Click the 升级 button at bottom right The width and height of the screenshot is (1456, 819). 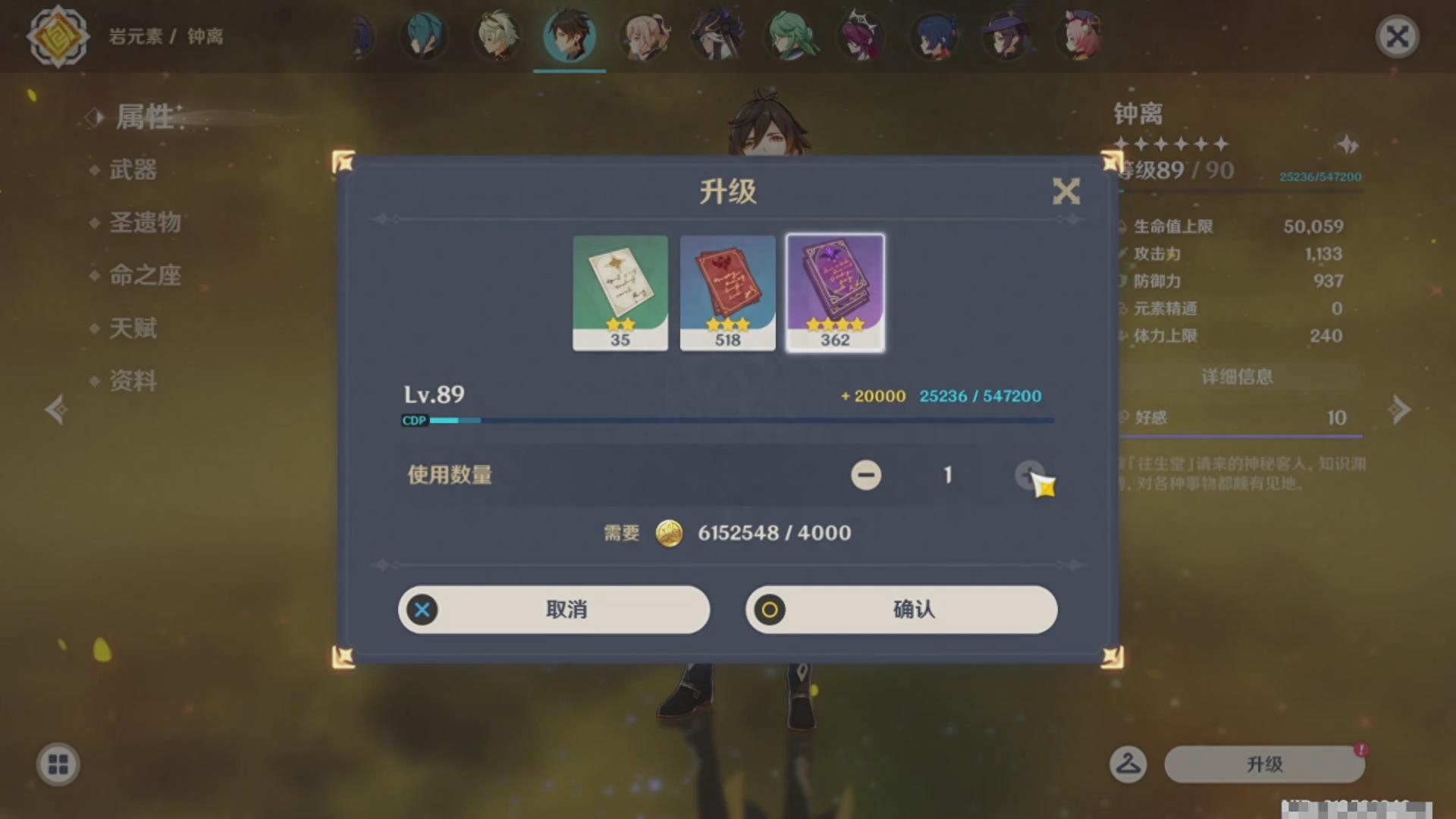pos(1264,764)
